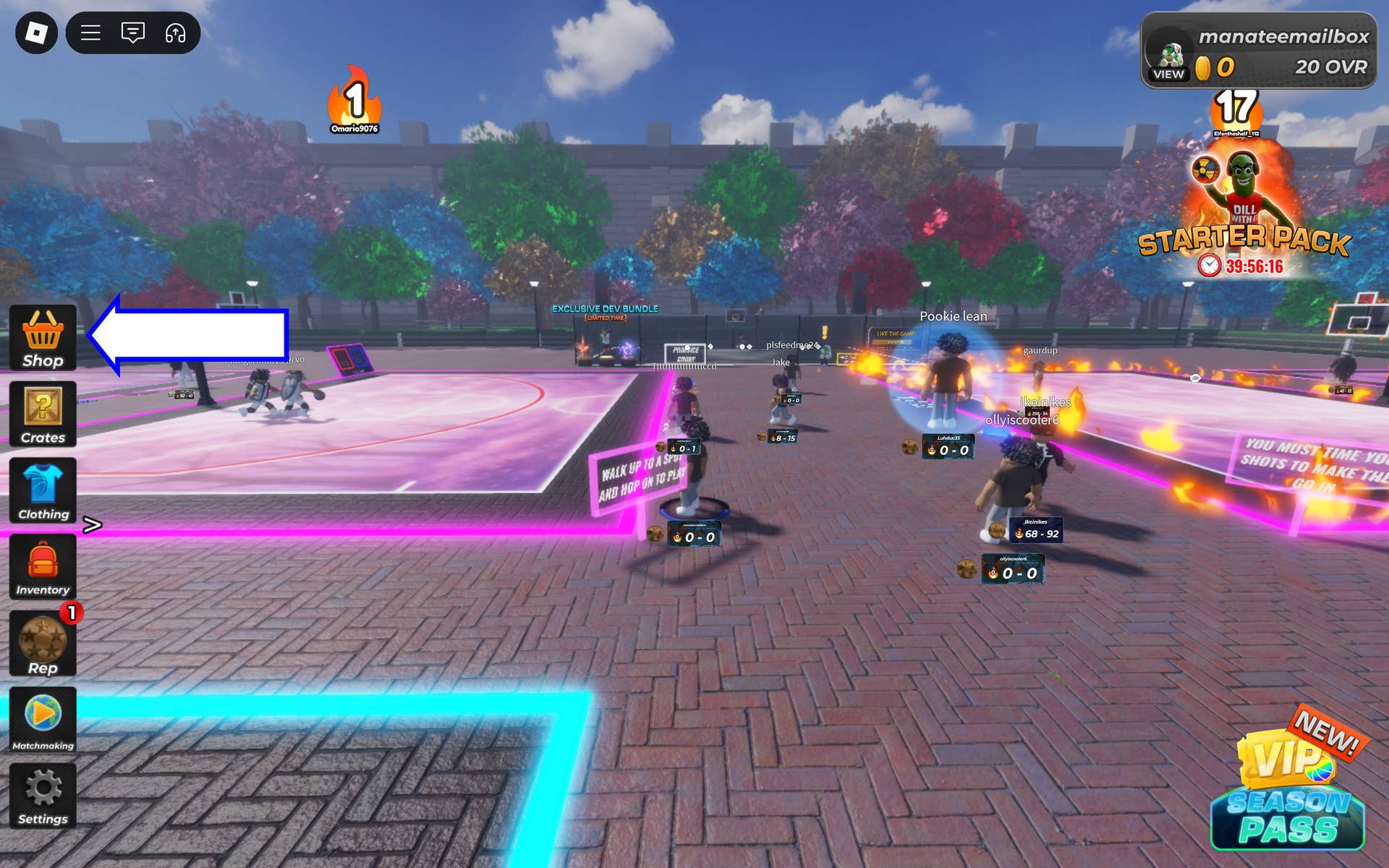
Task: Open Matchmaking with the play globe icon
Action: coord(43,720)
